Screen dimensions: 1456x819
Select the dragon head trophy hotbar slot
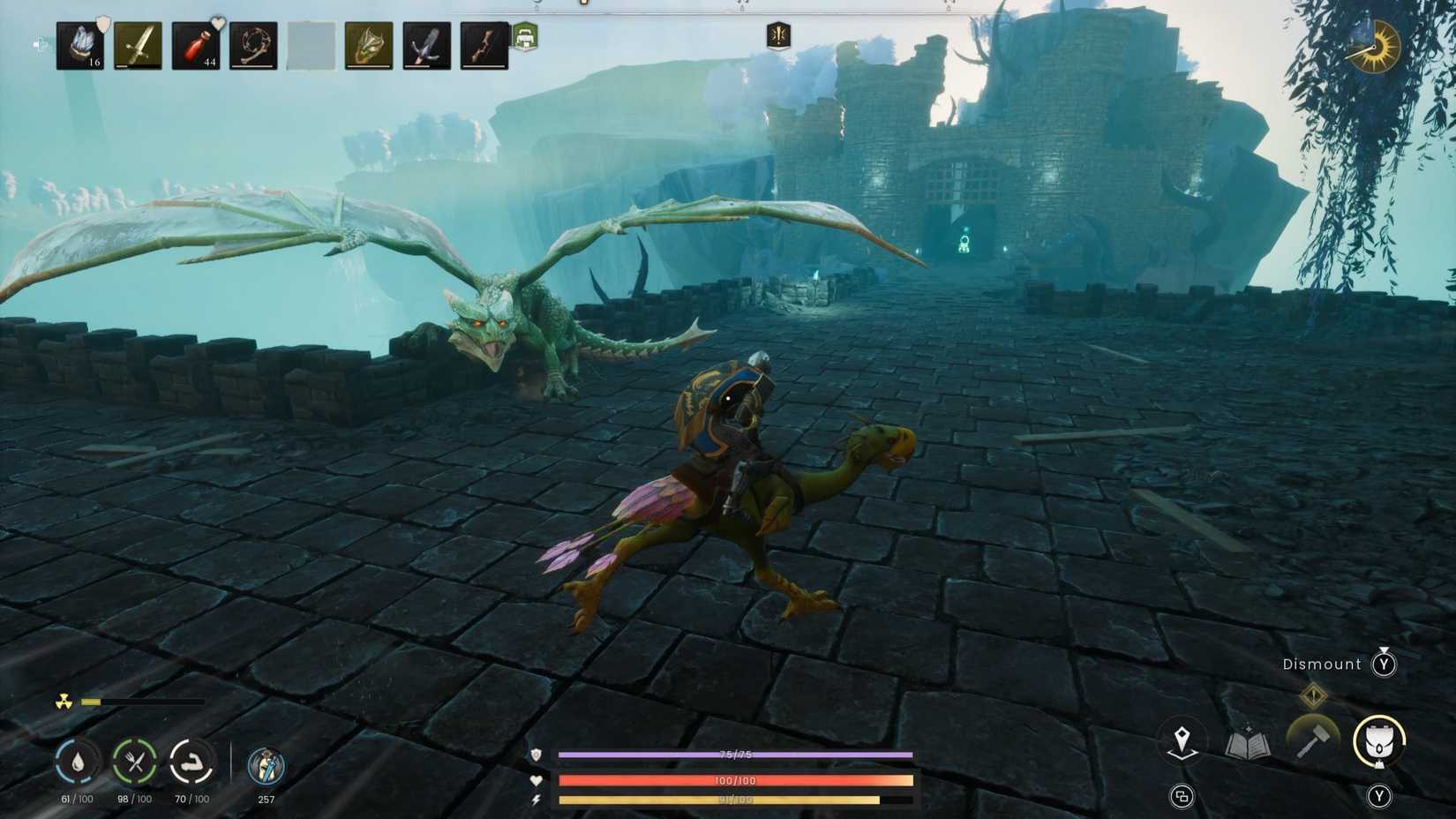click(369, 43)
